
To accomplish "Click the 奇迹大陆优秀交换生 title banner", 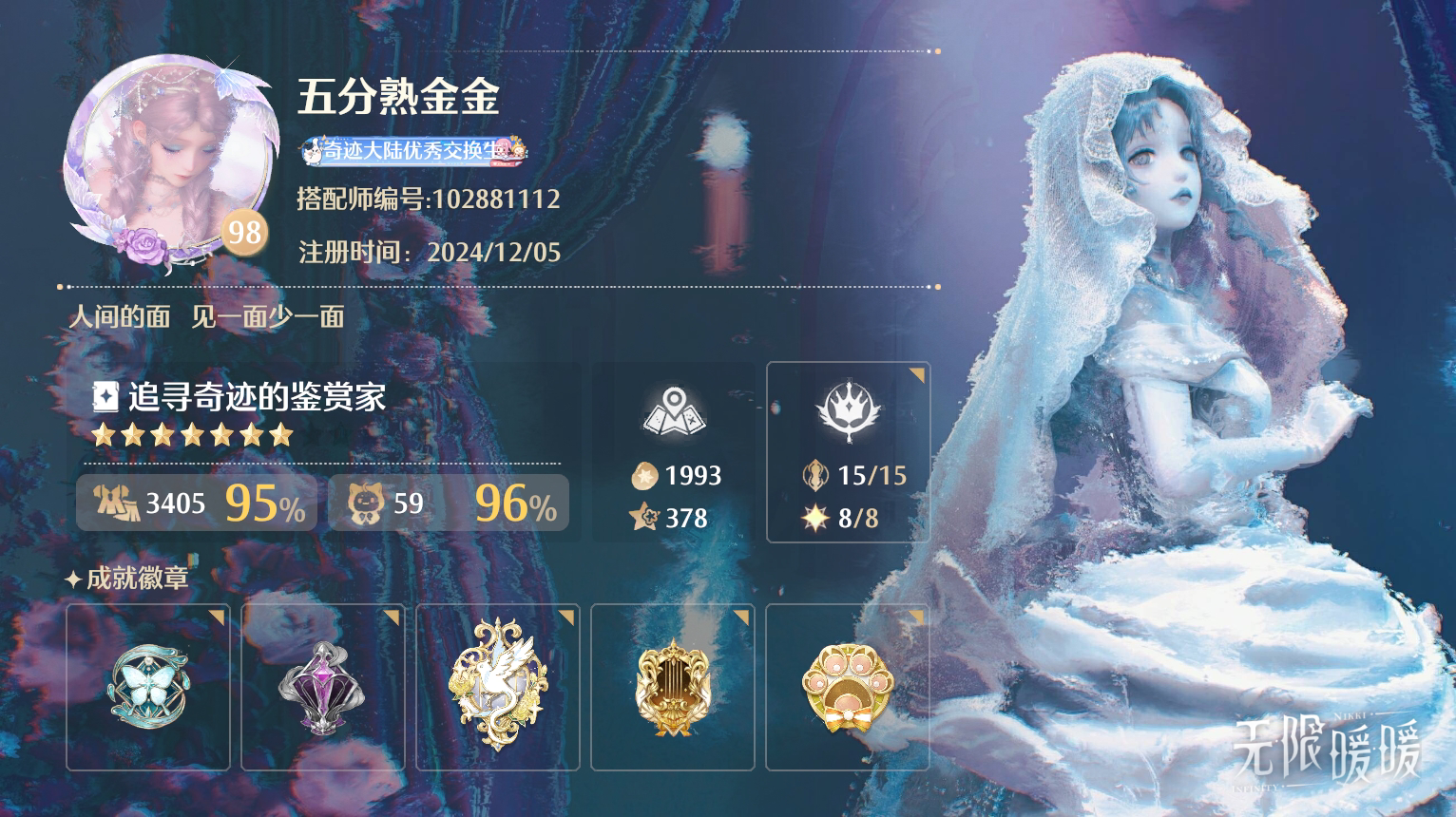I will (413, 154).
